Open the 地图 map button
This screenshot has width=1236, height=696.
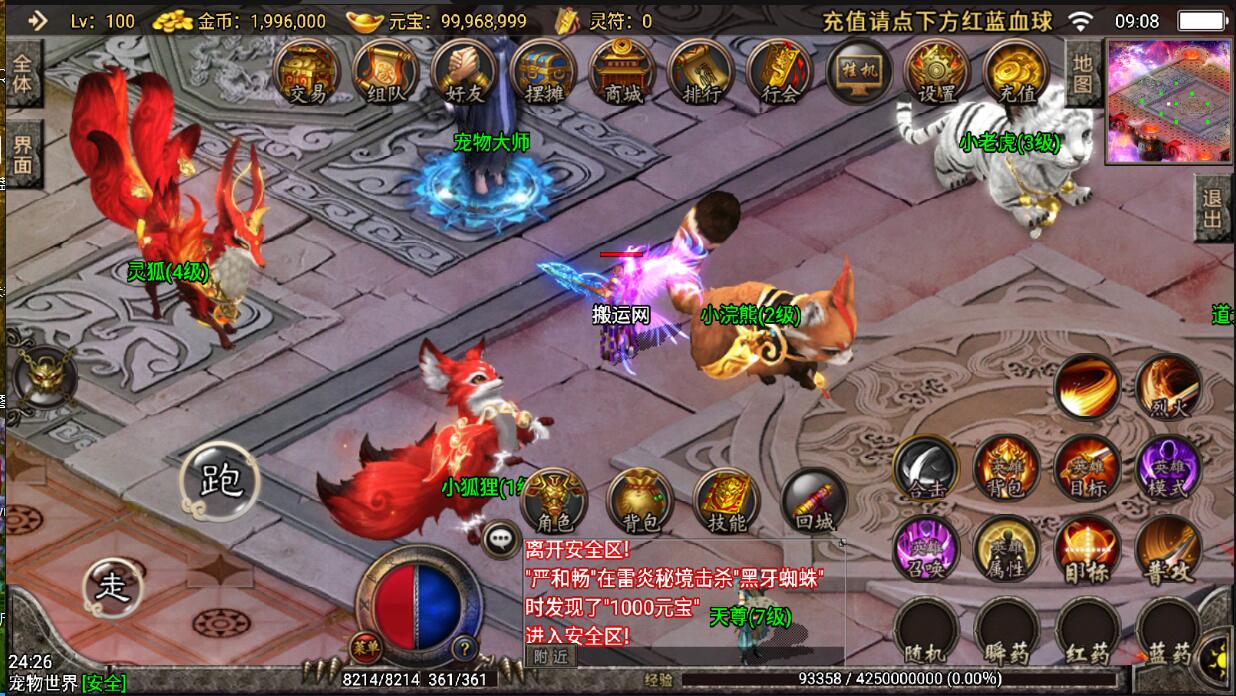1082,74
